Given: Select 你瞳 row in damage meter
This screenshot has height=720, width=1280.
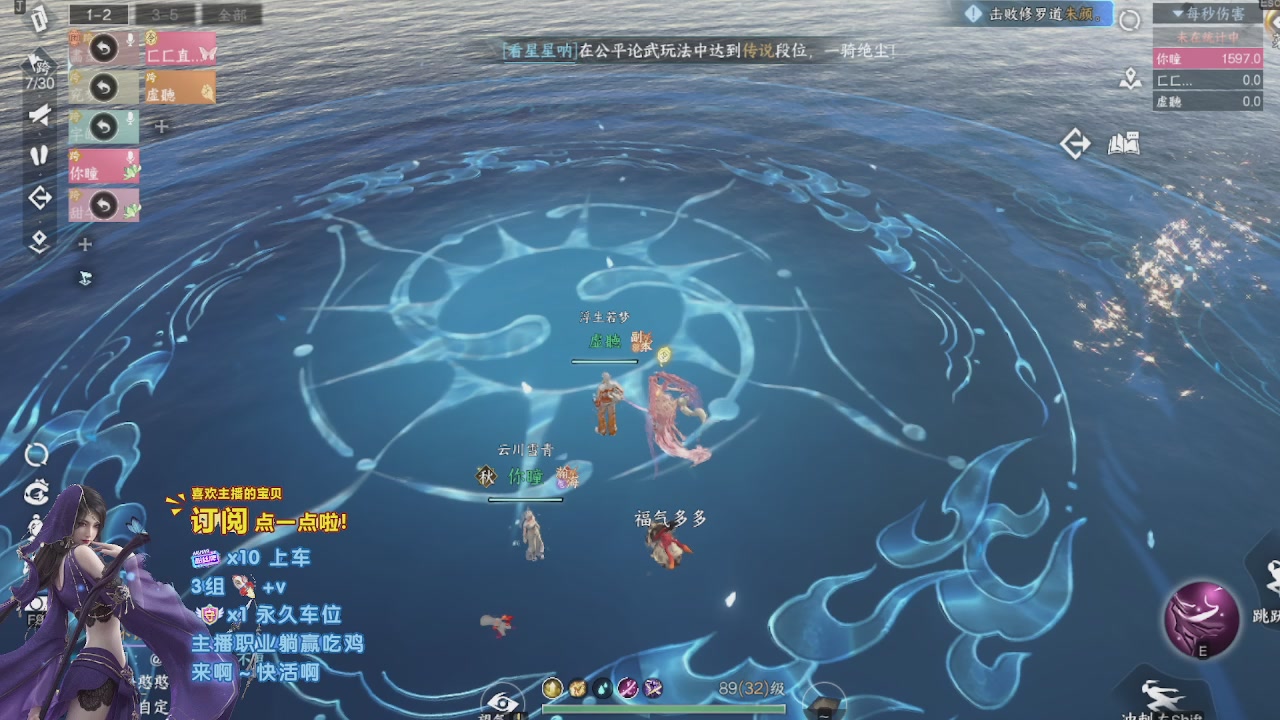Looking at the screenshot, I should tap(1207, 59).
